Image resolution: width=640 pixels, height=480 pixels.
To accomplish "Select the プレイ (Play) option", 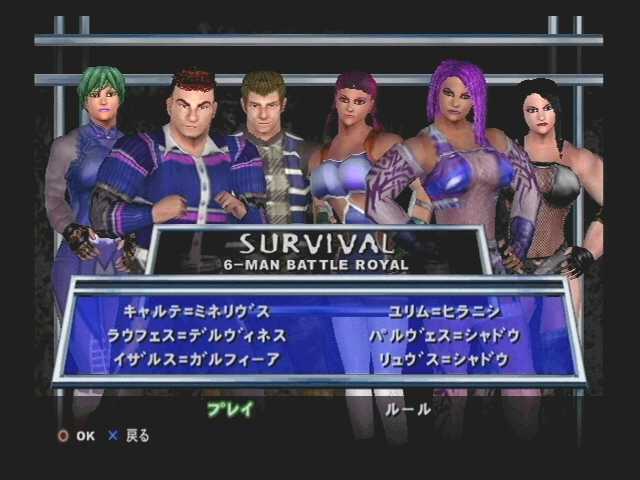I will pos(229,409).
